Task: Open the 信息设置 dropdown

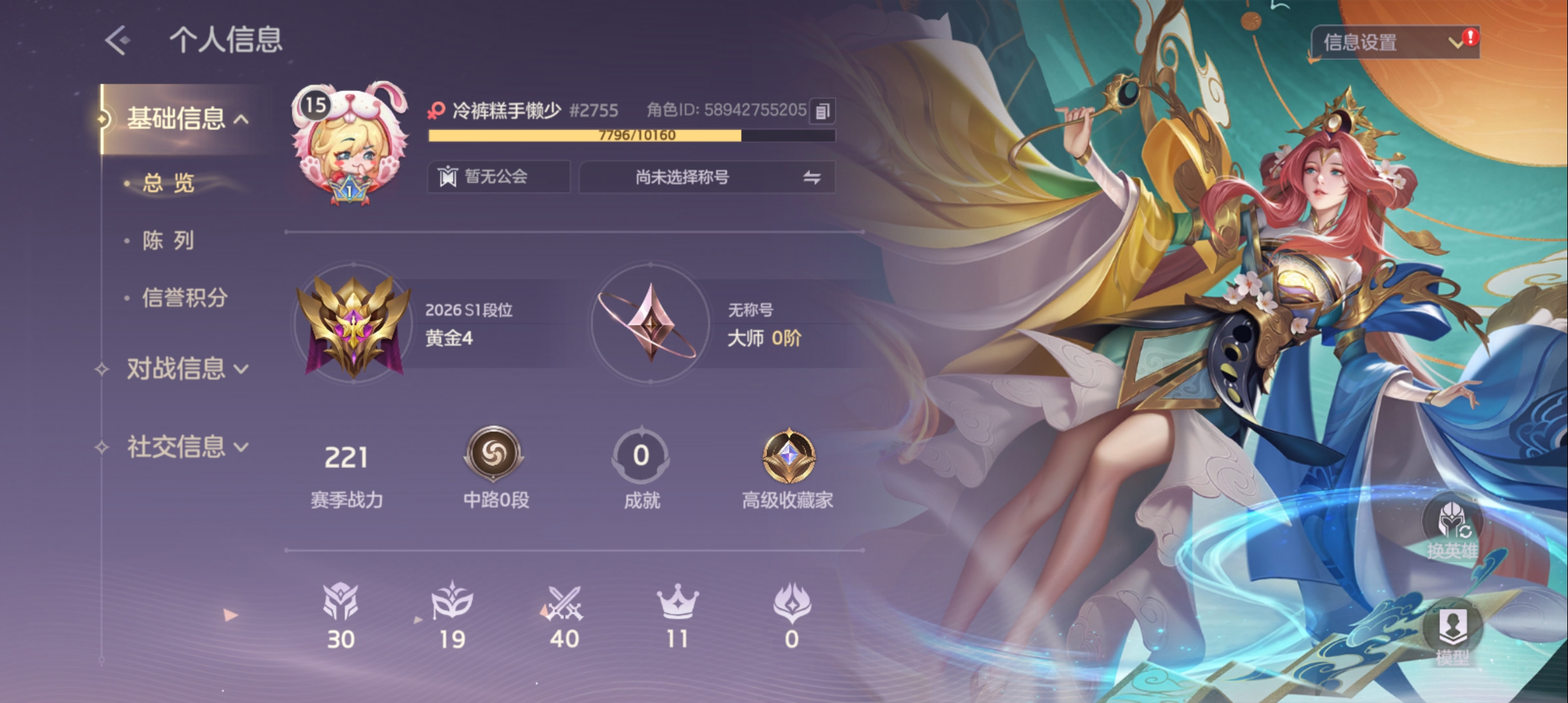Action: tap(1394, 43)
